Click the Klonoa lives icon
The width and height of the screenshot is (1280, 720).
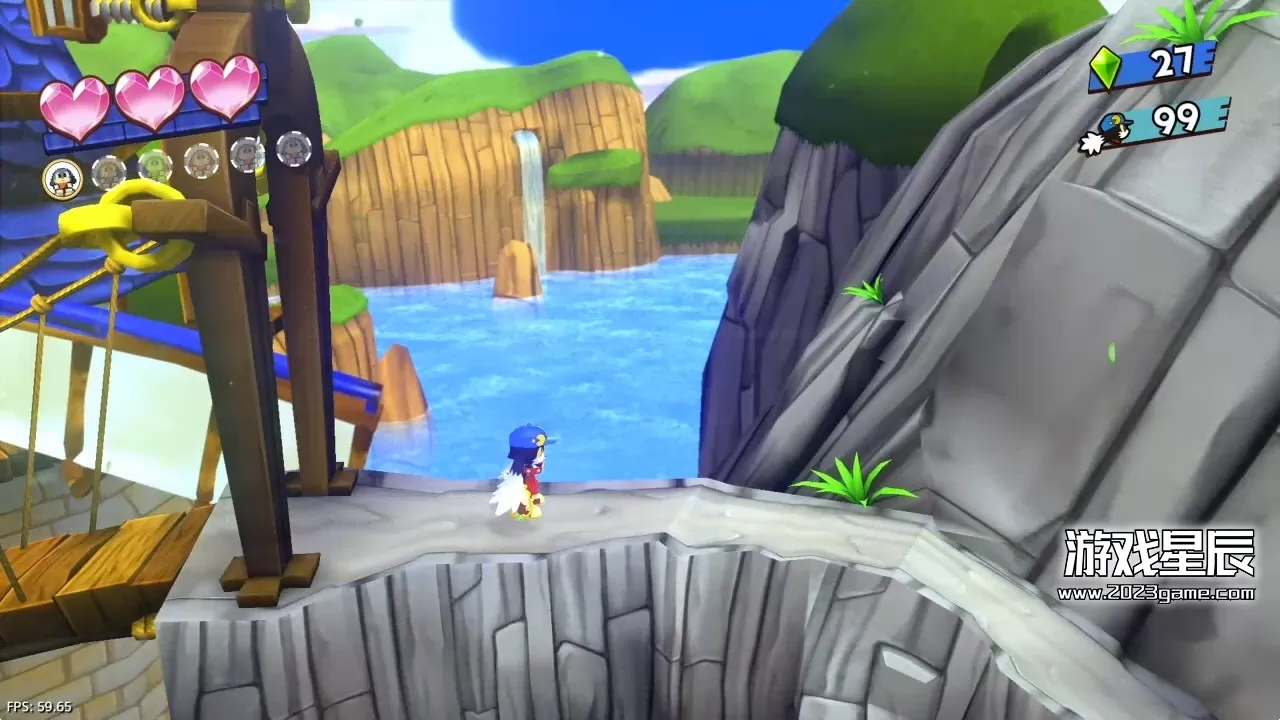(1109, 132)
